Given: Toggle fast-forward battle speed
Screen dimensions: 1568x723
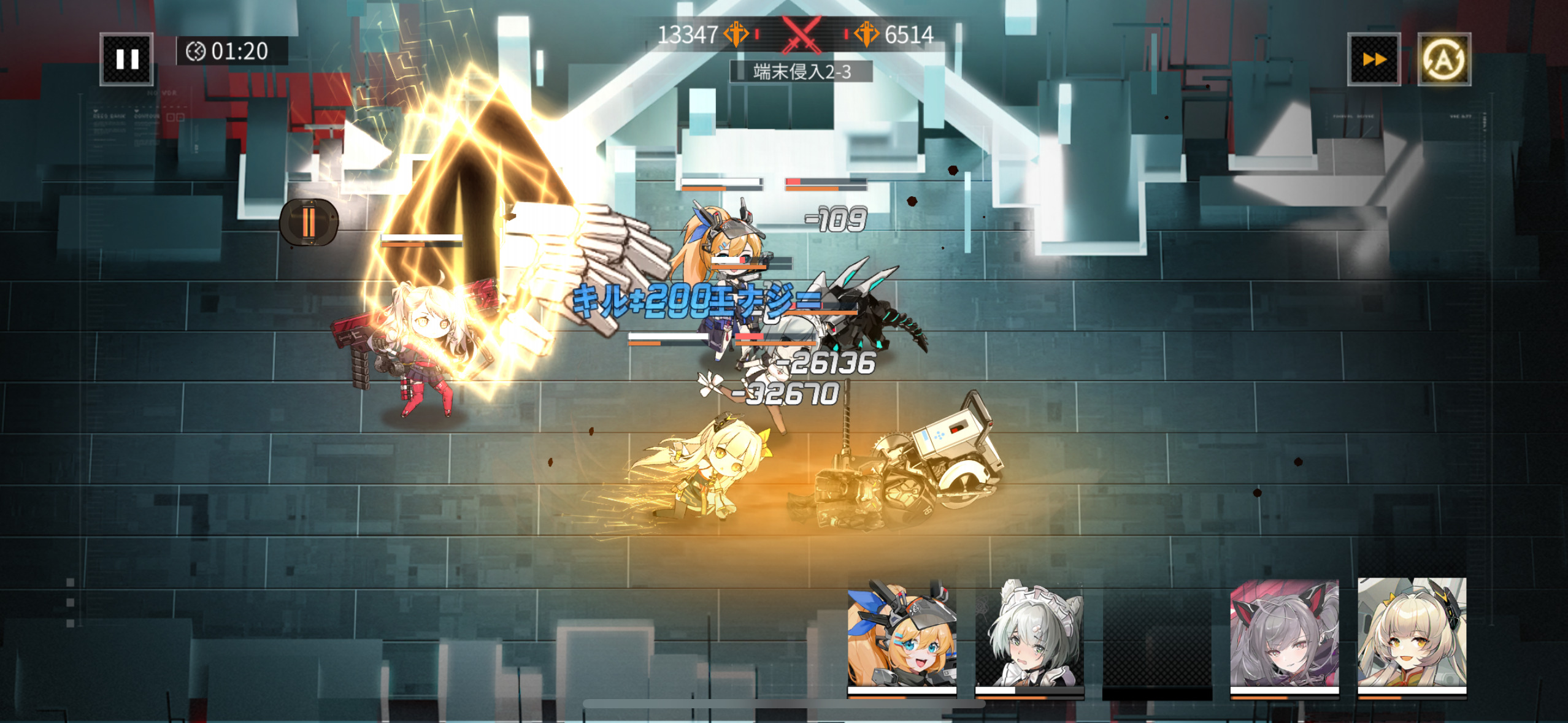Looking at the screenshot, I should 1374,59.
